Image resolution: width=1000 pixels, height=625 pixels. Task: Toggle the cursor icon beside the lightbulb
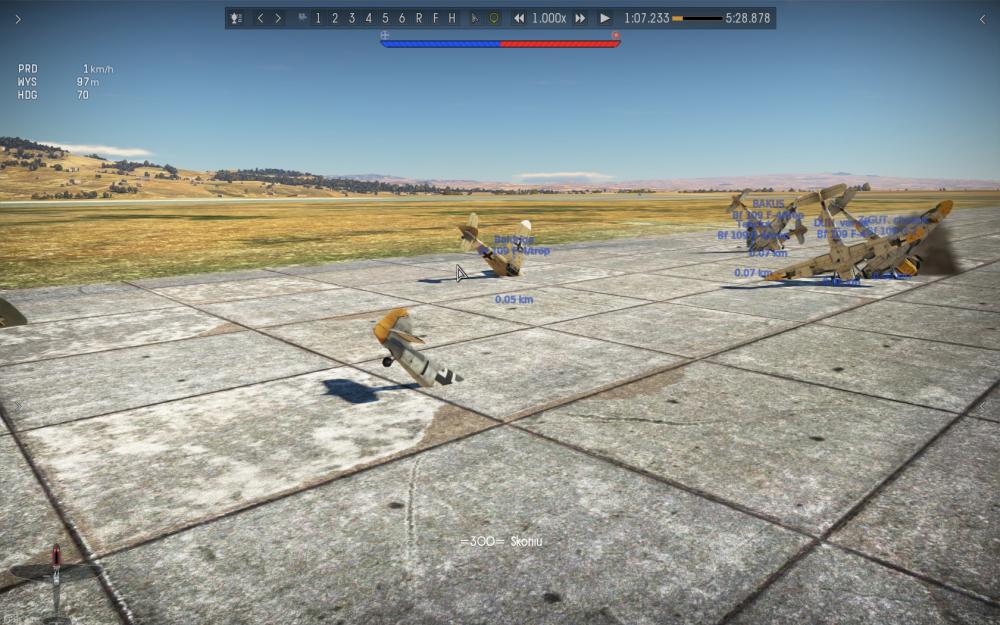475,18
